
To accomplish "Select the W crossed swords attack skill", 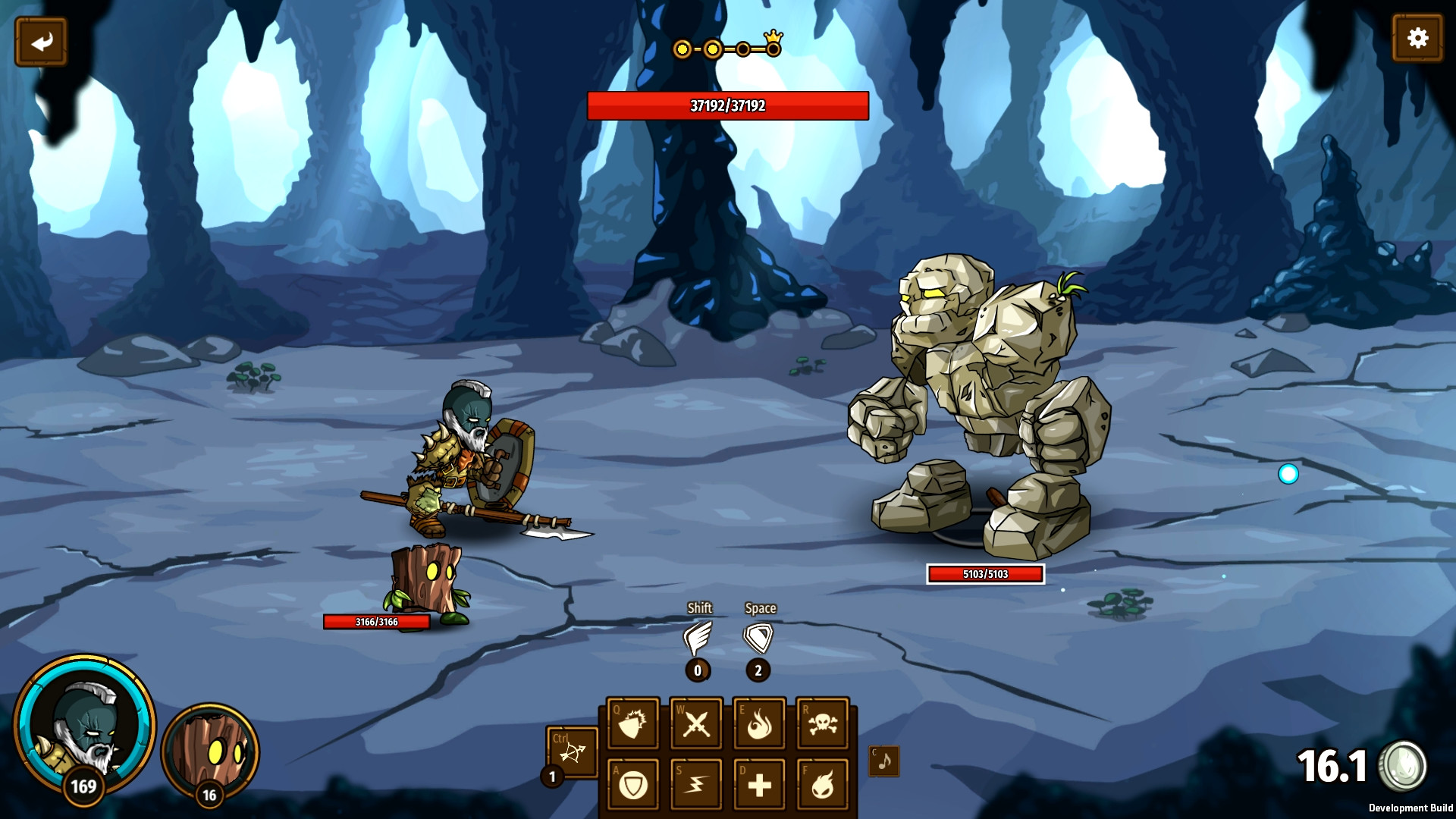I will click(697, 723).
